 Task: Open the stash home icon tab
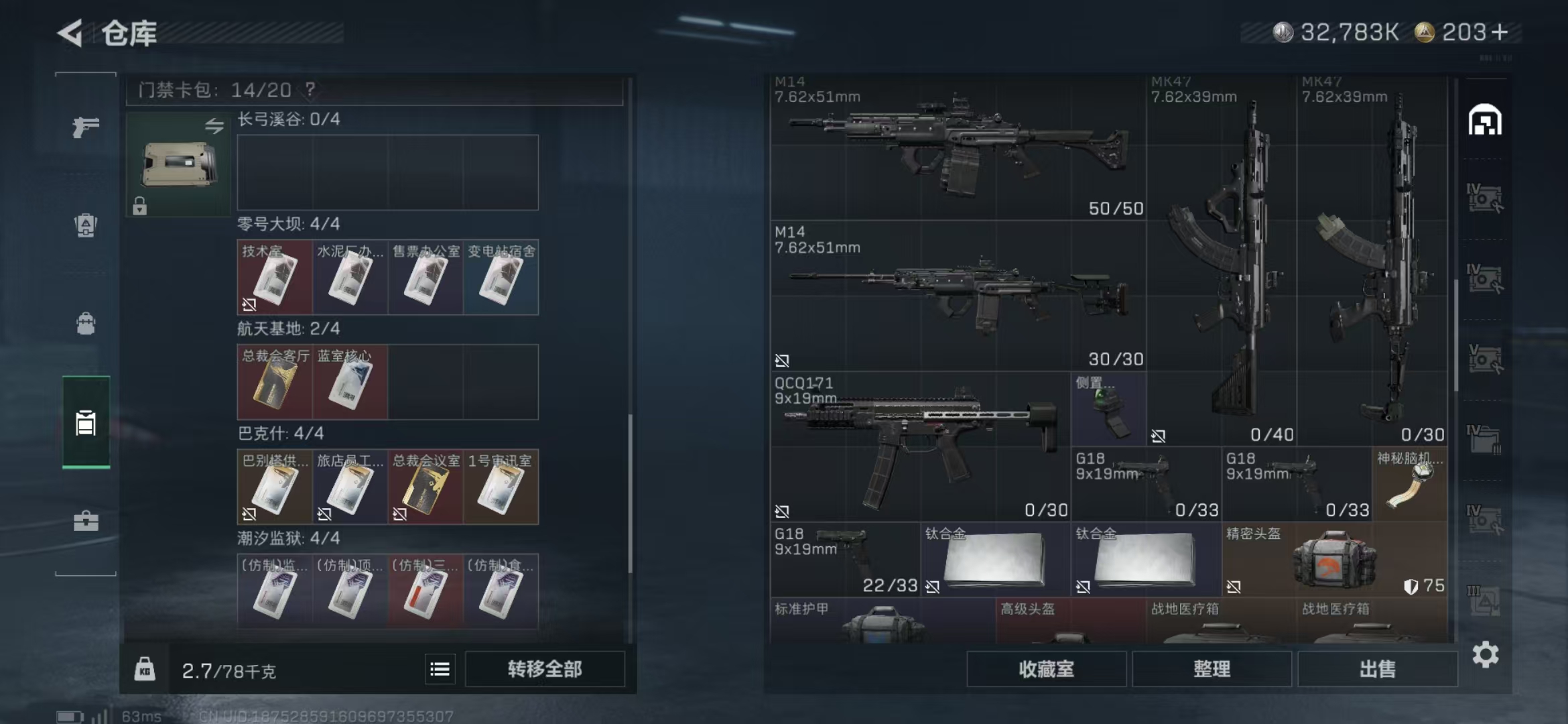[x=1485, y=121]
